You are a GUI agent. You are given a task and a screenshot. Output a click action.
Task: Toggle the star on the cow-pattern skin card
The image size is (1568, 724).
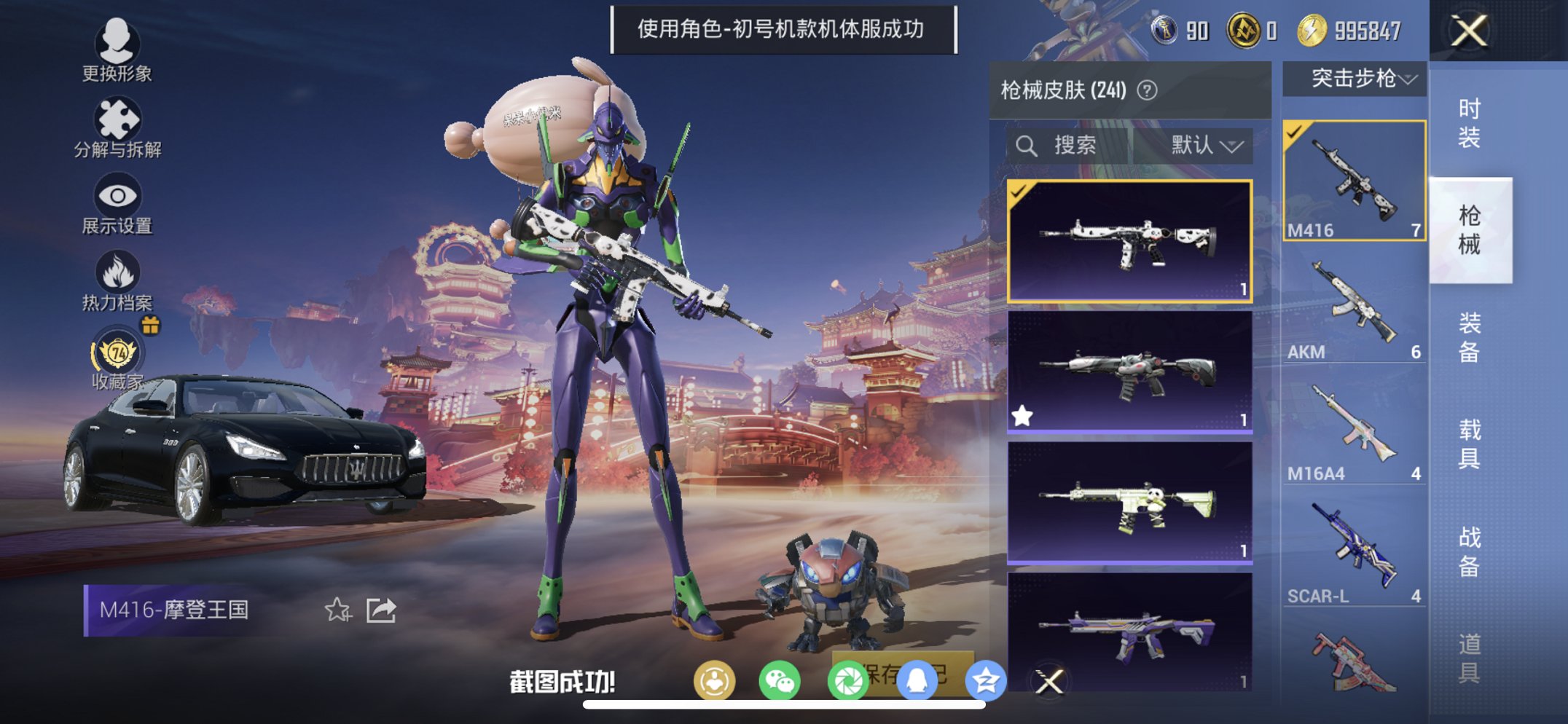pos(1023,415)
